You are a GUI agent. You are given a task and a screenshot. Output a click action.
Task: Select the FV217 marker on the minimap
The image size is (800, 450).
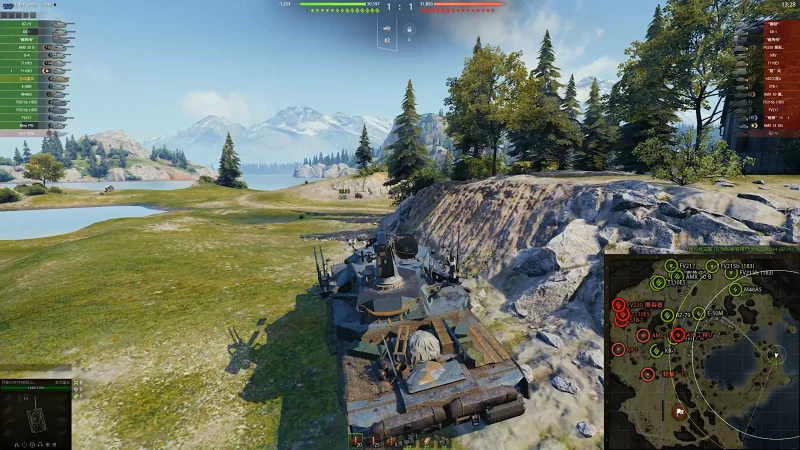[672, 266]
